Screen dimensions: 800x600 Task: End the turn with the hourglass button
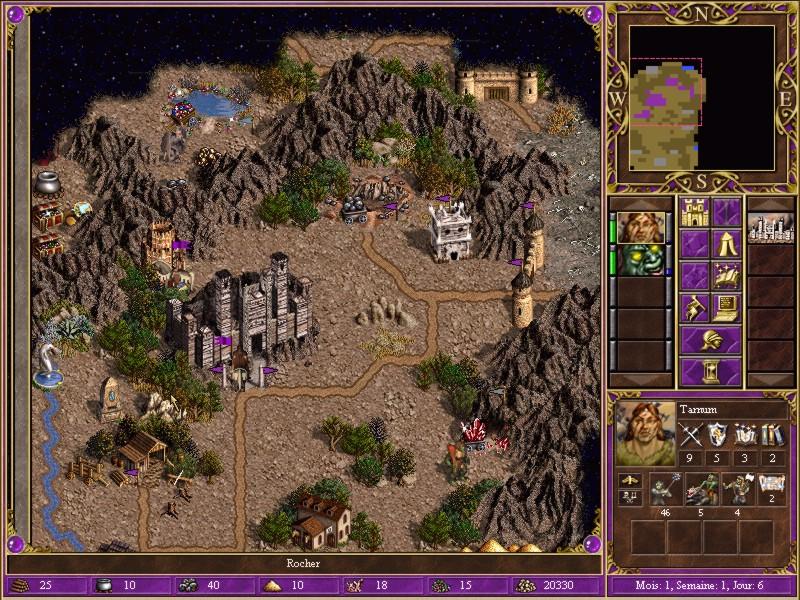(711, 371)
